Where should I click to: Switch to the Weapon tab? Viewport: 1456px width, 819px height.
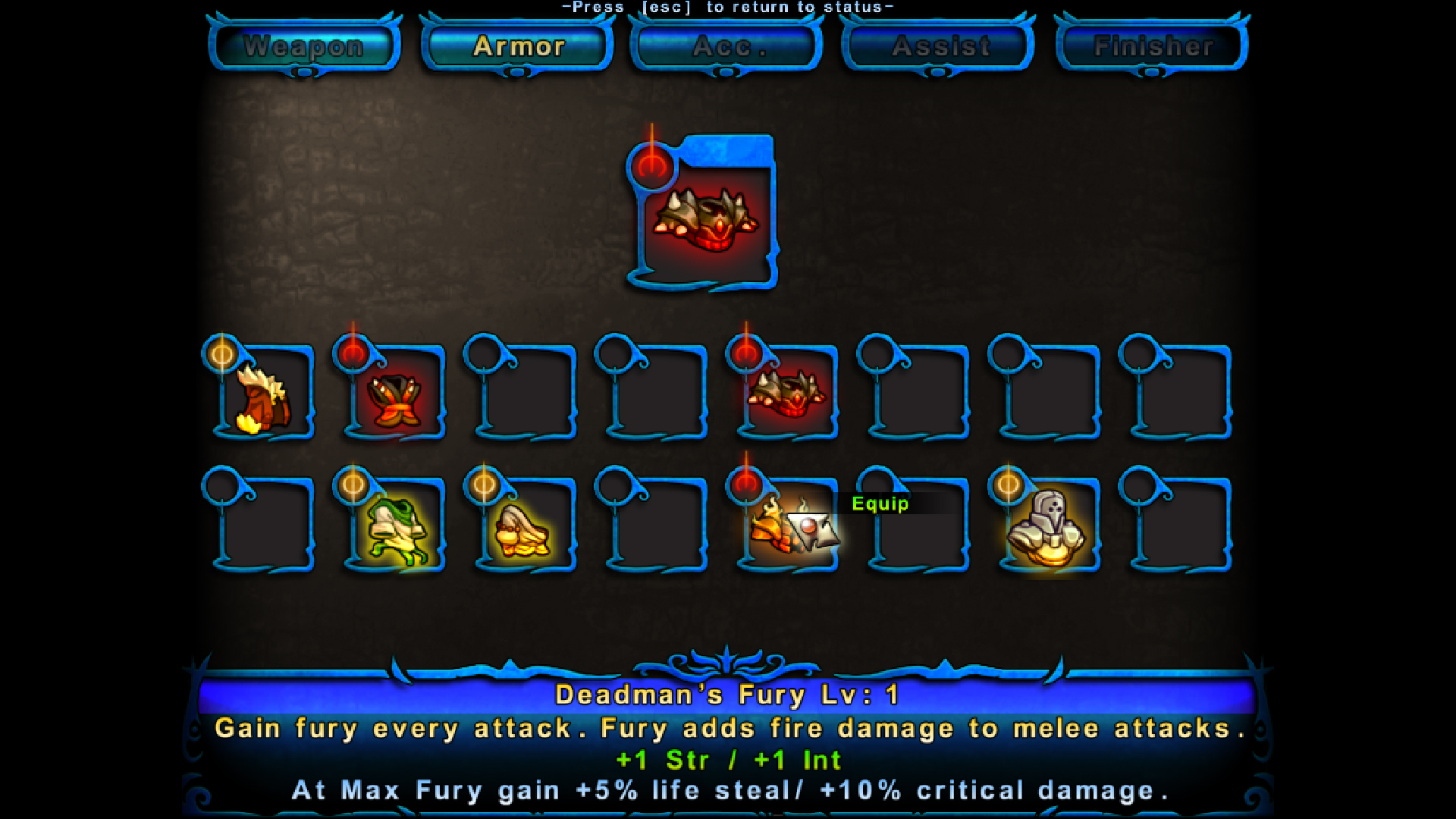pos(303,47)
